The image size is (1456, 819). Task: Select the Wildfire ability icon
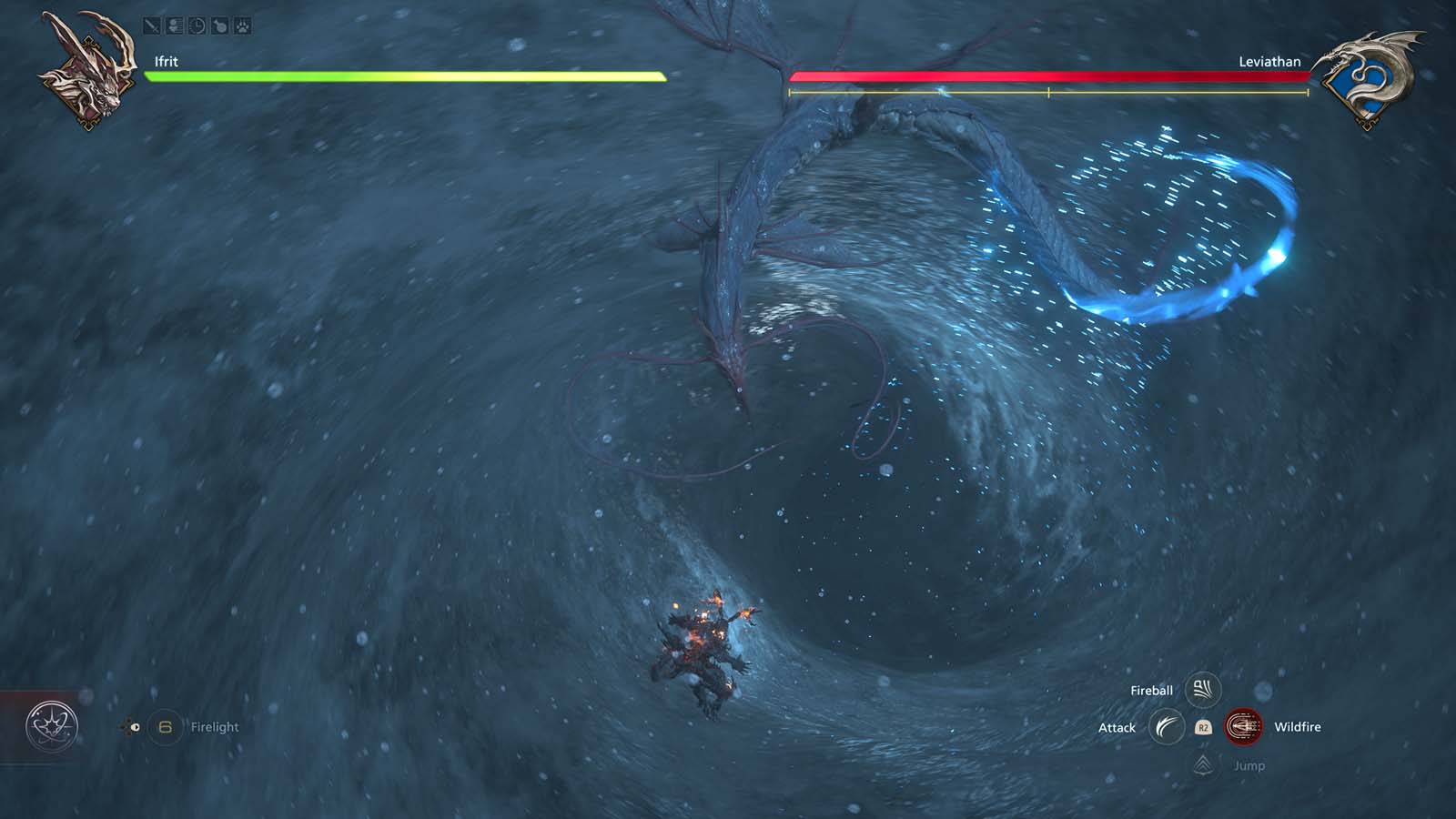1244,727
